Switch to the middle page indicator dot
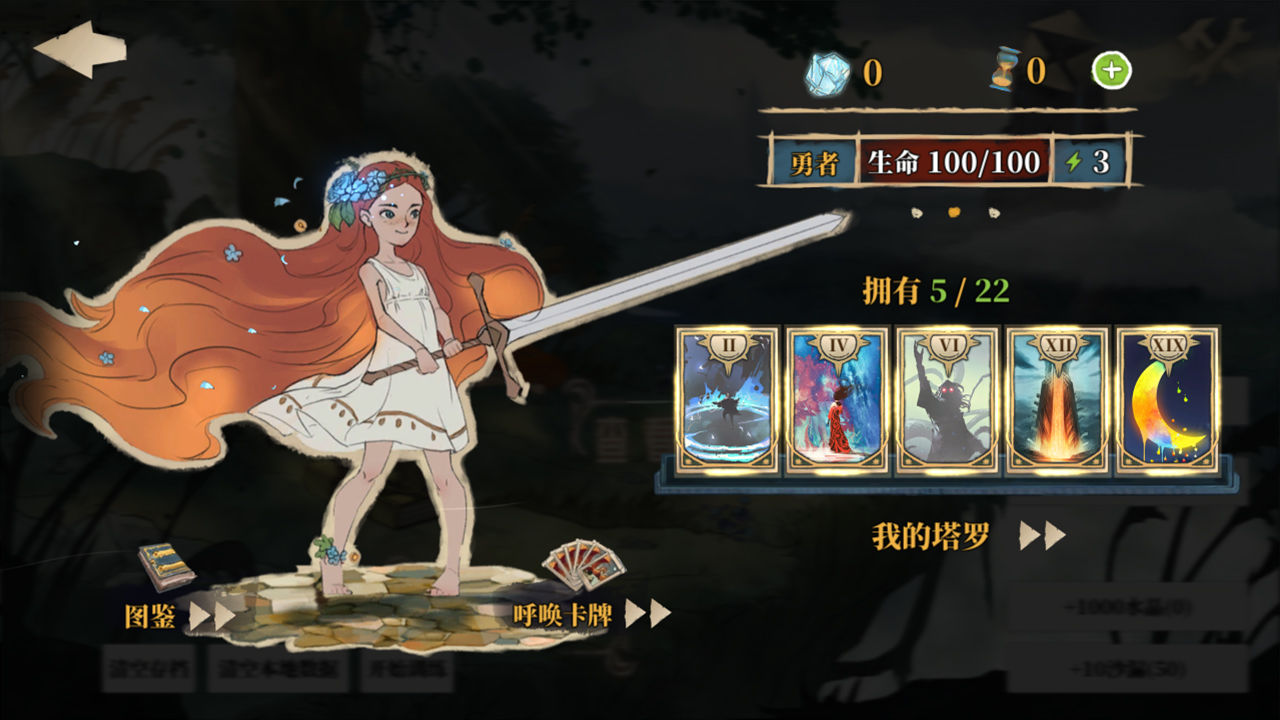 pyautogui.click(x=952, y=212)
